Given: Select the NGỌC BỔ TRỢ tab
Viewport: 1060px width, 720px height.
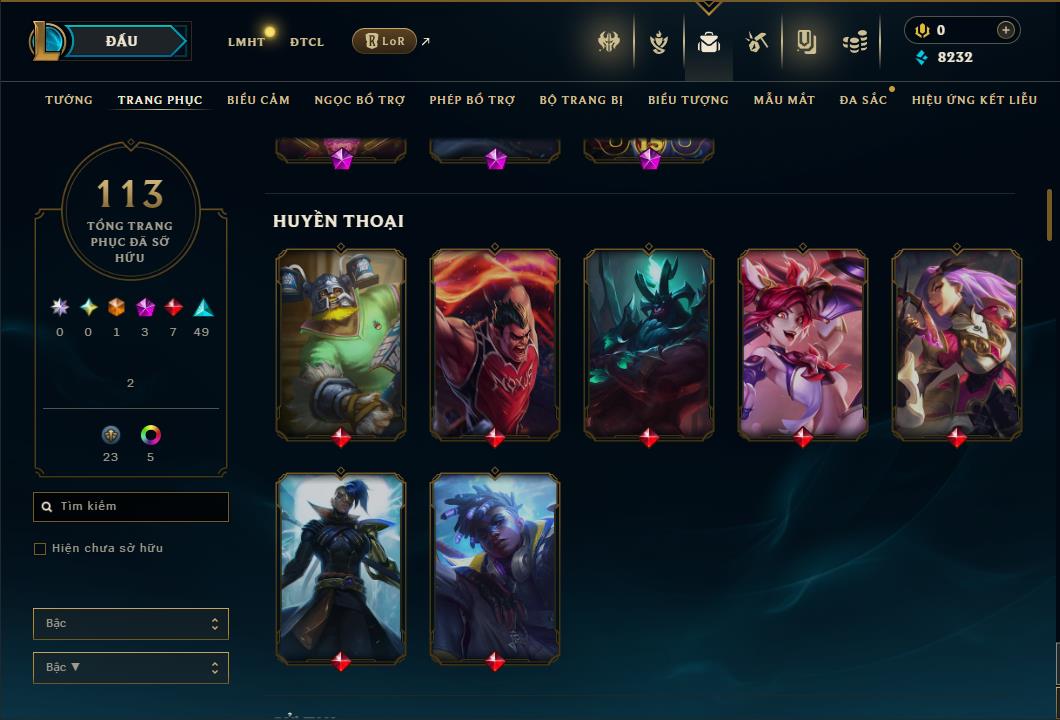Looking at the screenshot, I should pyautogui.click(x=360, y=100).
